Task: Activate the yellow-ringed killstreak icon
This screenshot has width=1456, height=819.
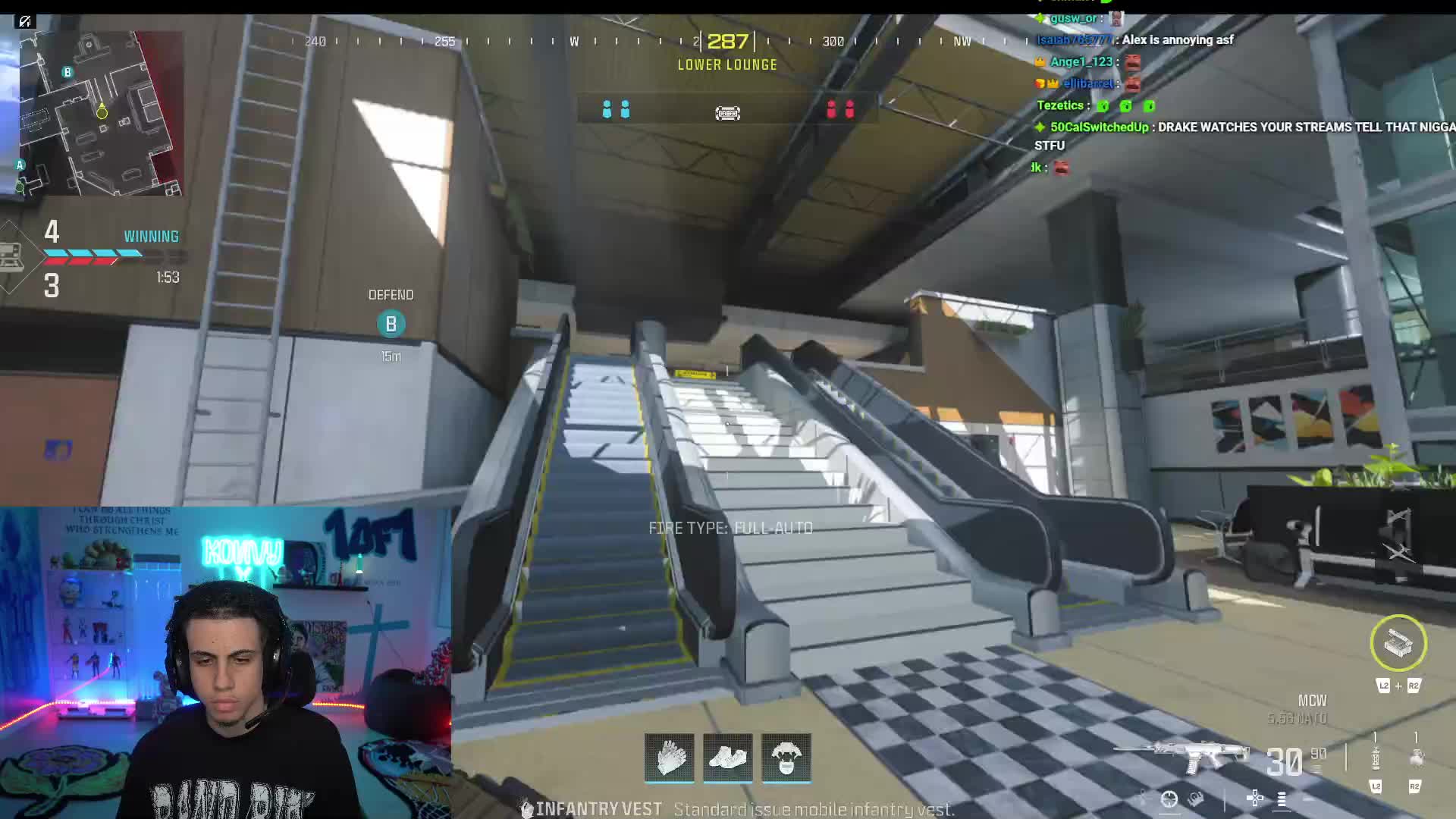Action: 1398,643
